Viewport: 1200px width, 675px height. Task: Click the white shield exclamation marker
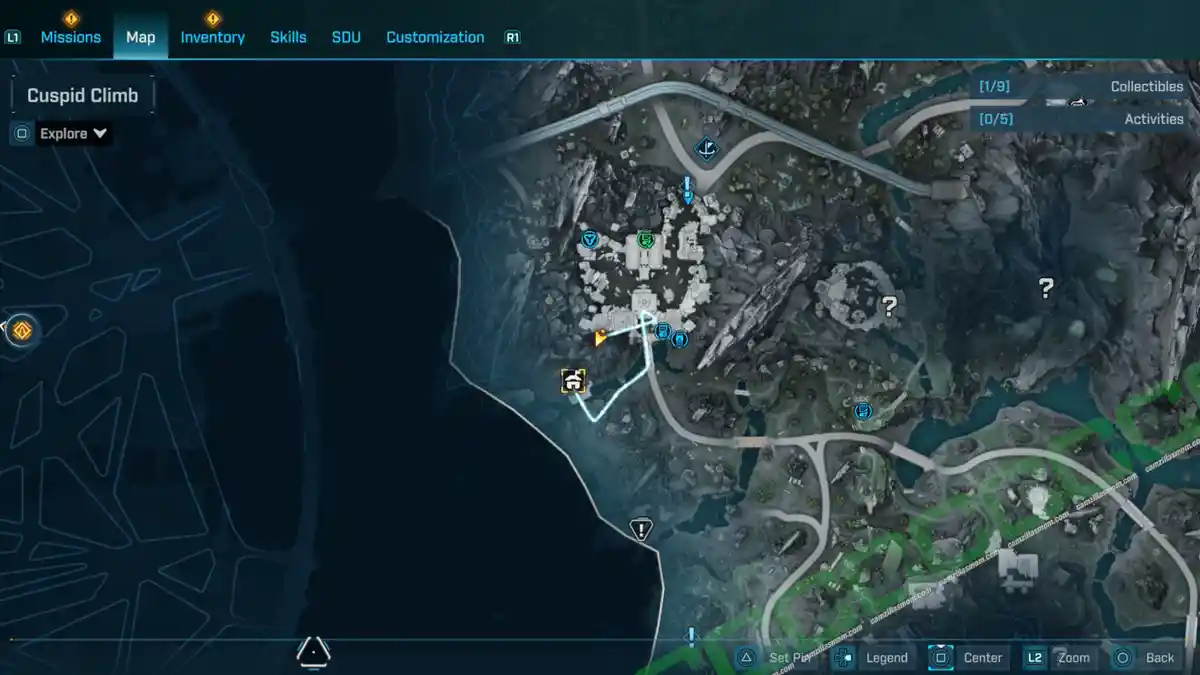[x=641, y=529]
